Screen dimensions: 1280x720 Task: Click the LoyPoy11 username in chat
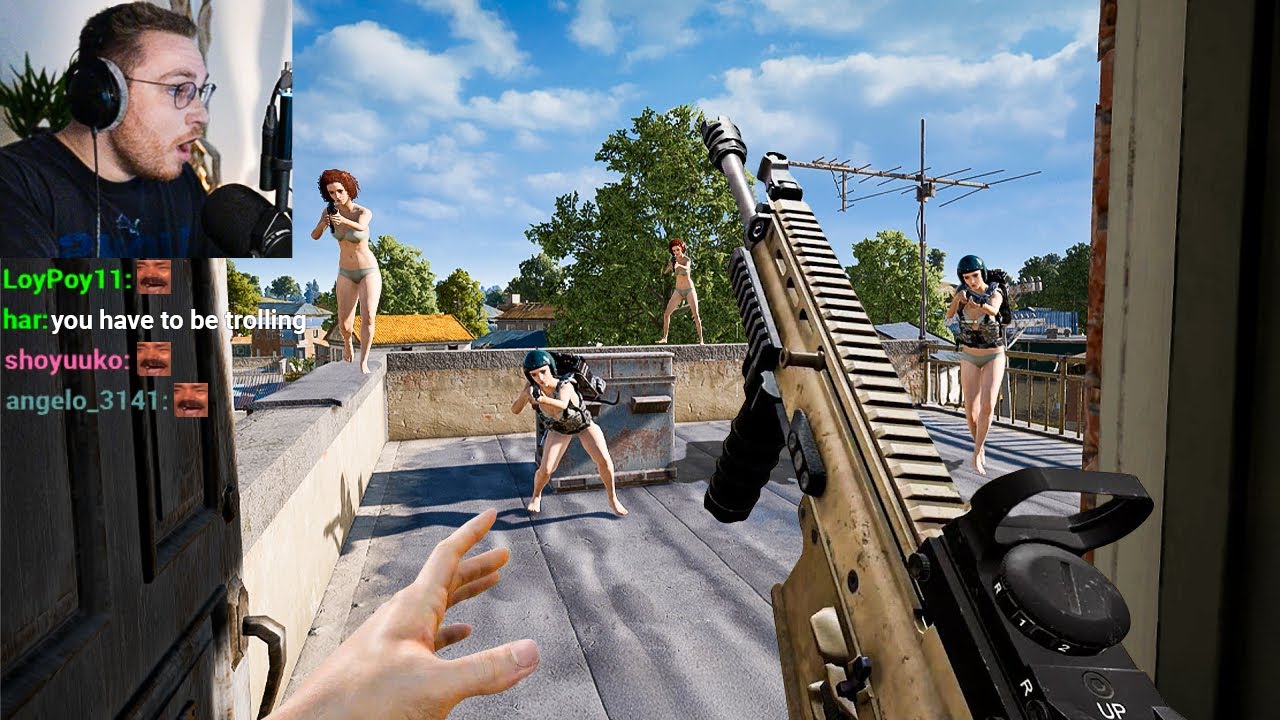(x=65, y=279)
